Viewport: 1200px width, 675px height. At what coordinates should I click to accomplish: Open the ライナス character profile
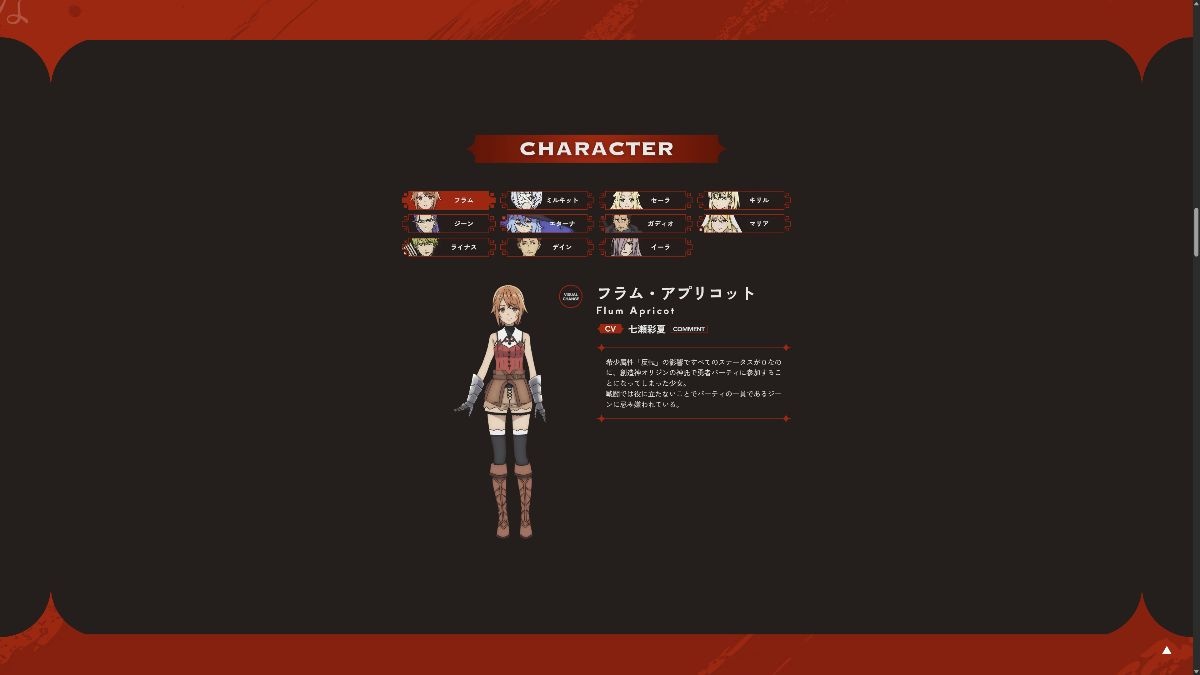coord(448,247)
